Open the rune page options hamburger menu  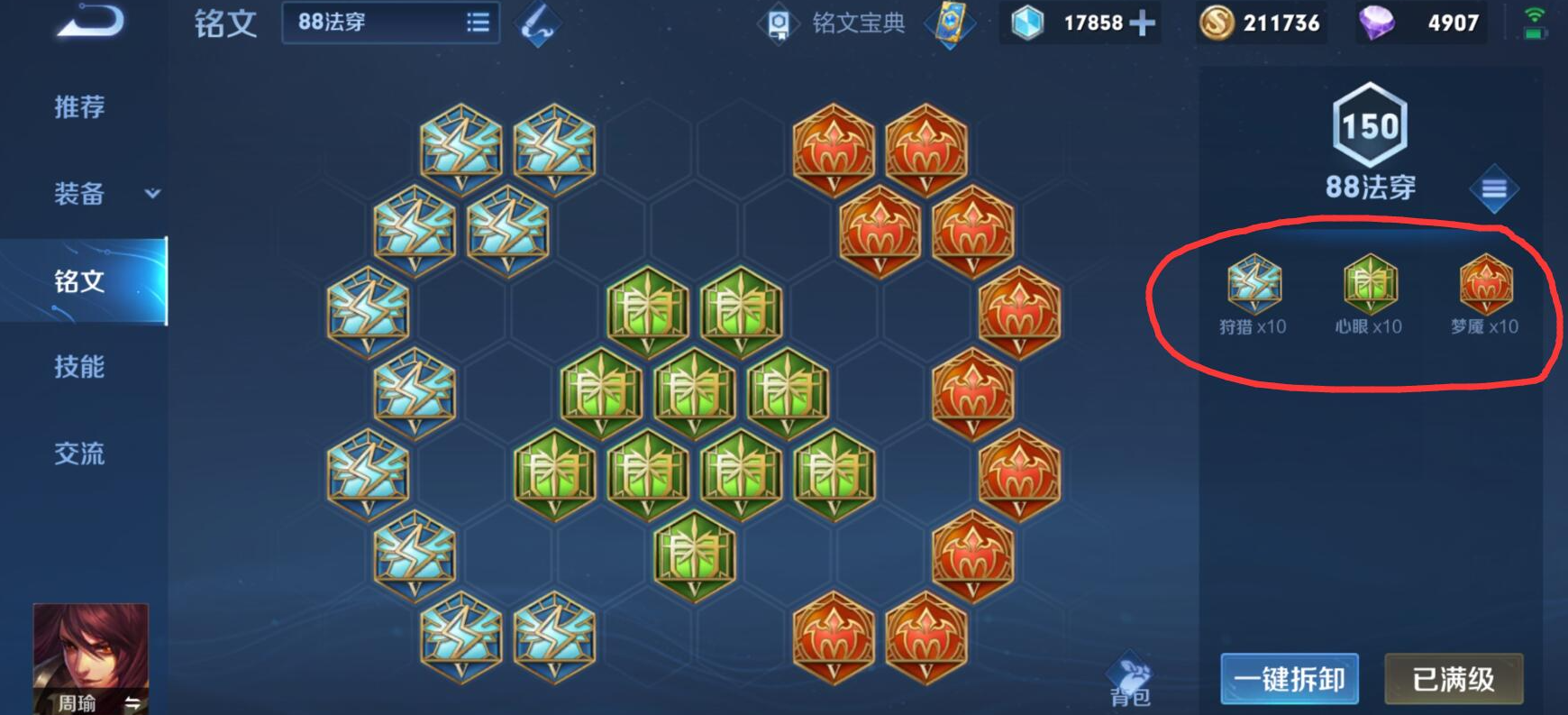pos(1494,189)
